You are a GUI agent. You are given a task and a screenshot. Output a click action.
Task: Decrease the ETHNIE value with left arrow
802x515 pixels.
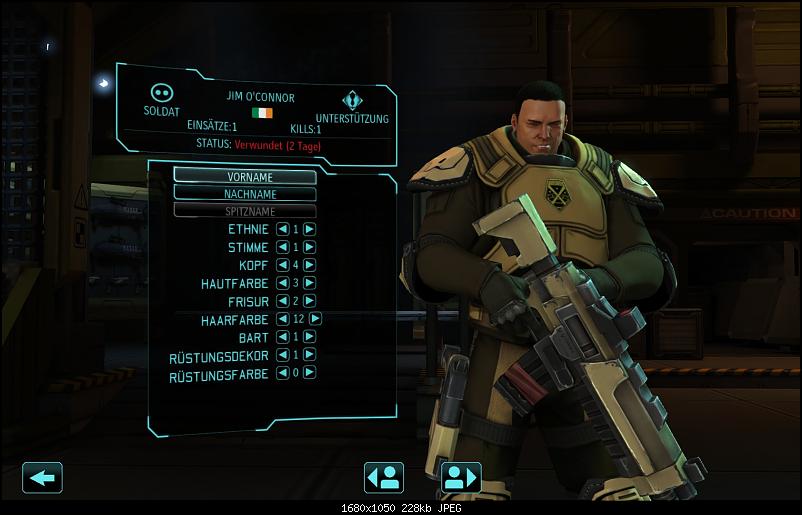282,228
